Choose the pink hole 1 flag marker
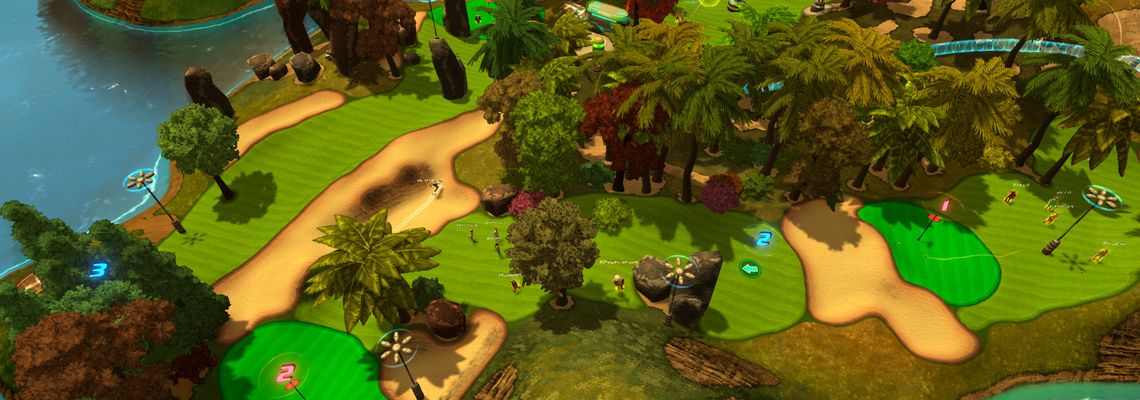The height and width of the screenshot is (400, 1140). point(943,206)
